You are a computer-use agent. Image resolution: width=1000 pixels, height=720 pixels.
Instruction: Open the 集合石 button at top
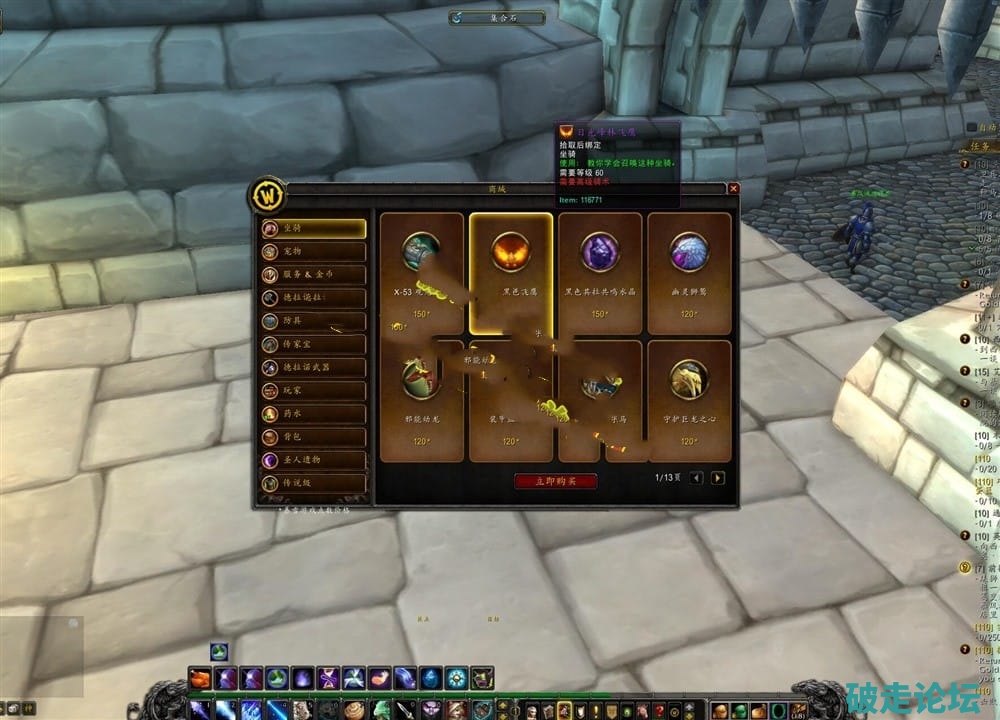497,17
